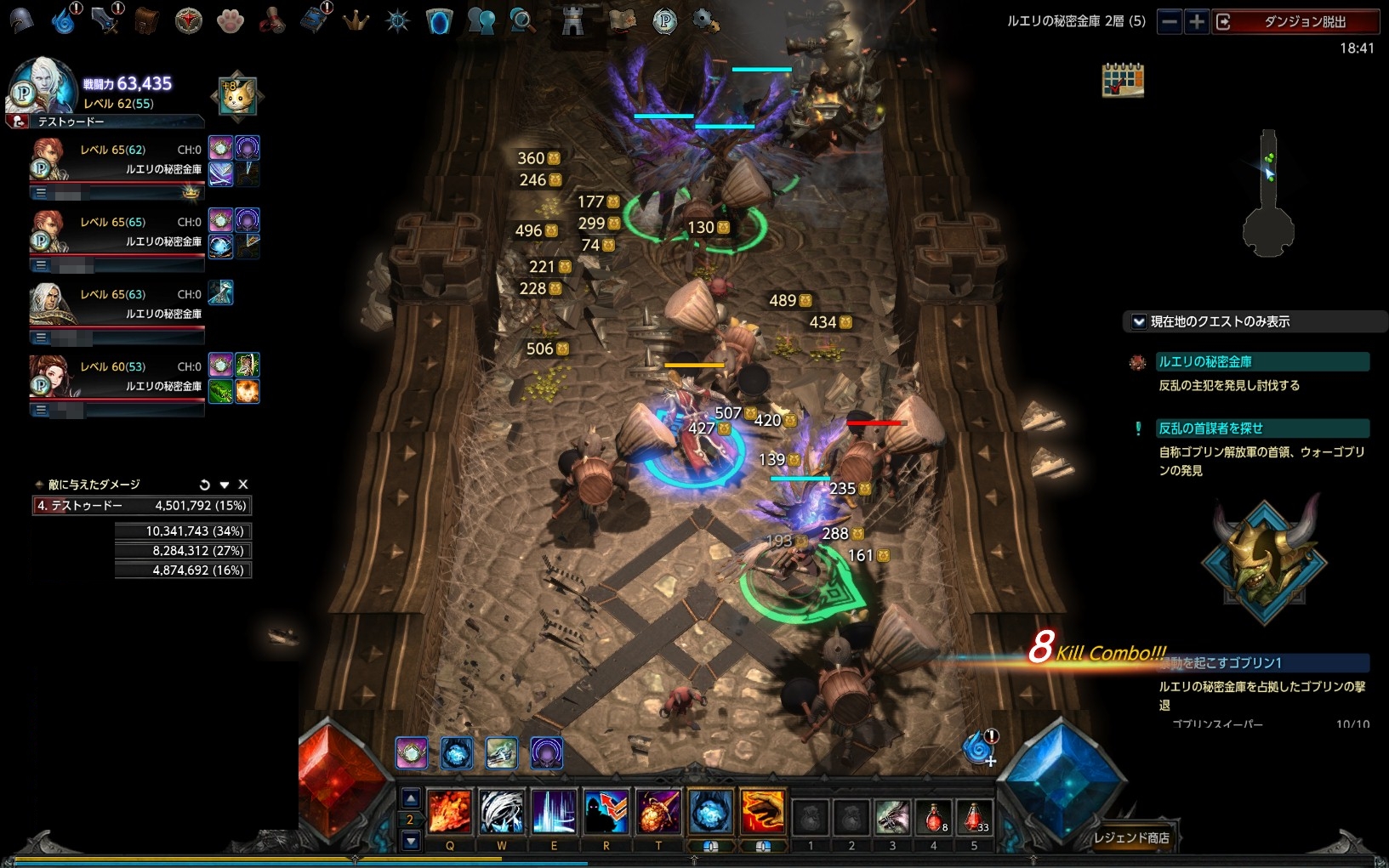Close the 敵に与えたダメージ damage panel

pos(243,485)
